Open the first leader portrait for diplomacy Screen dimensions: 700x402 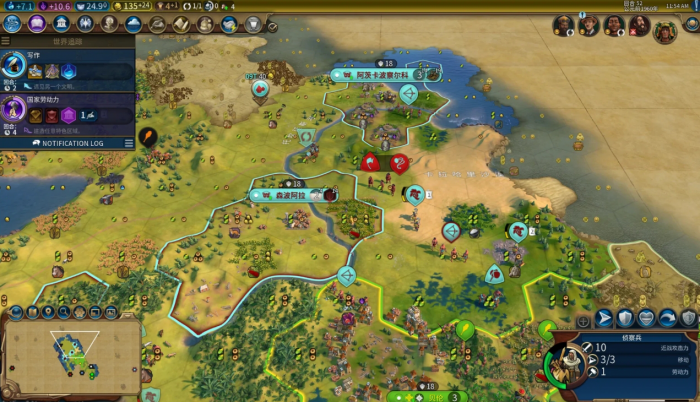click(563, 25)
